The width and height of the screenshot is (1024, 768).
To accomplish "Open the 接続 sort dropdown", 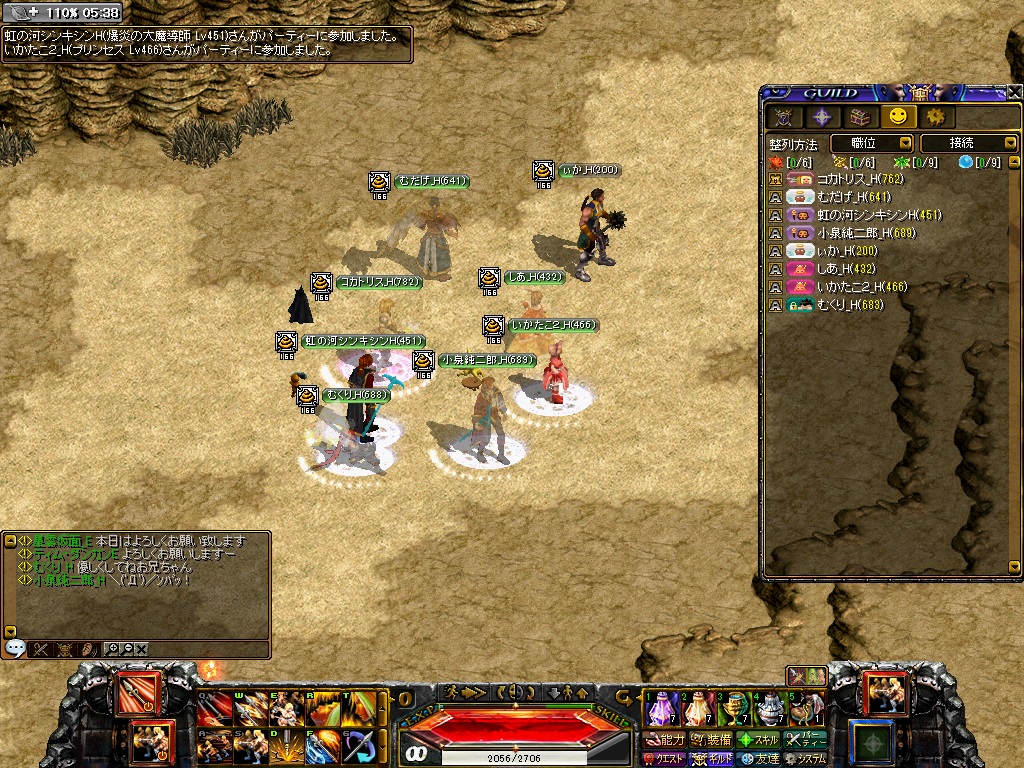I will coord(967,144).
